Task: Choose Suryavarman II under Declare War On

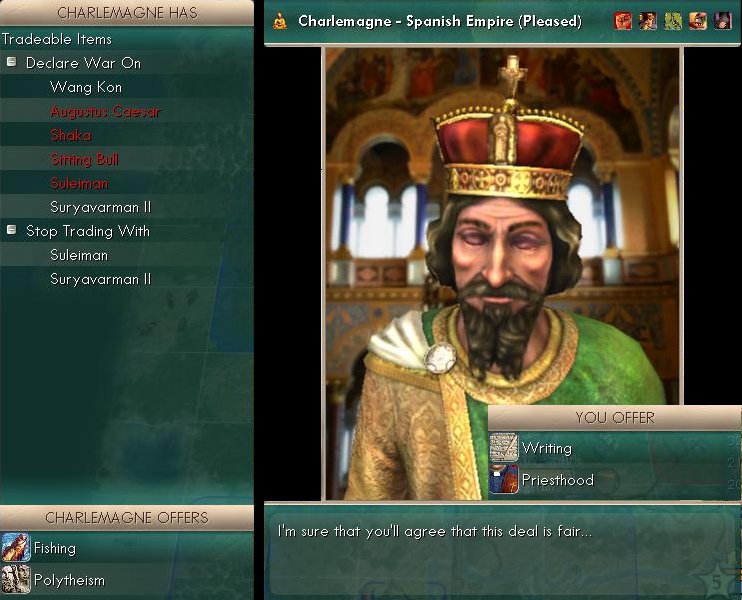Action: click(x=100, y=207)
